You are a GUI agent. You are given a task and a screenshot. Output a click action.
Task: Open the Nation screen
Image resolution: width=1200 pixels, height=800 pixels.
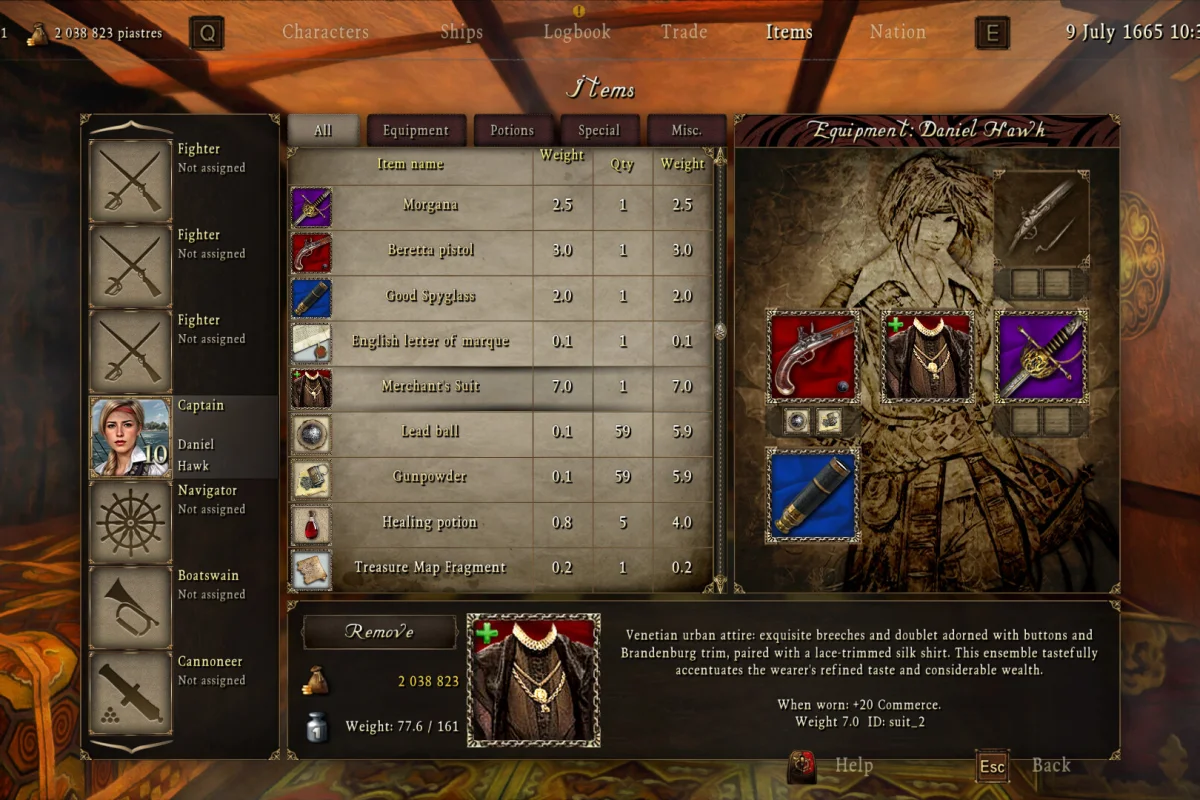click(897, 32)
